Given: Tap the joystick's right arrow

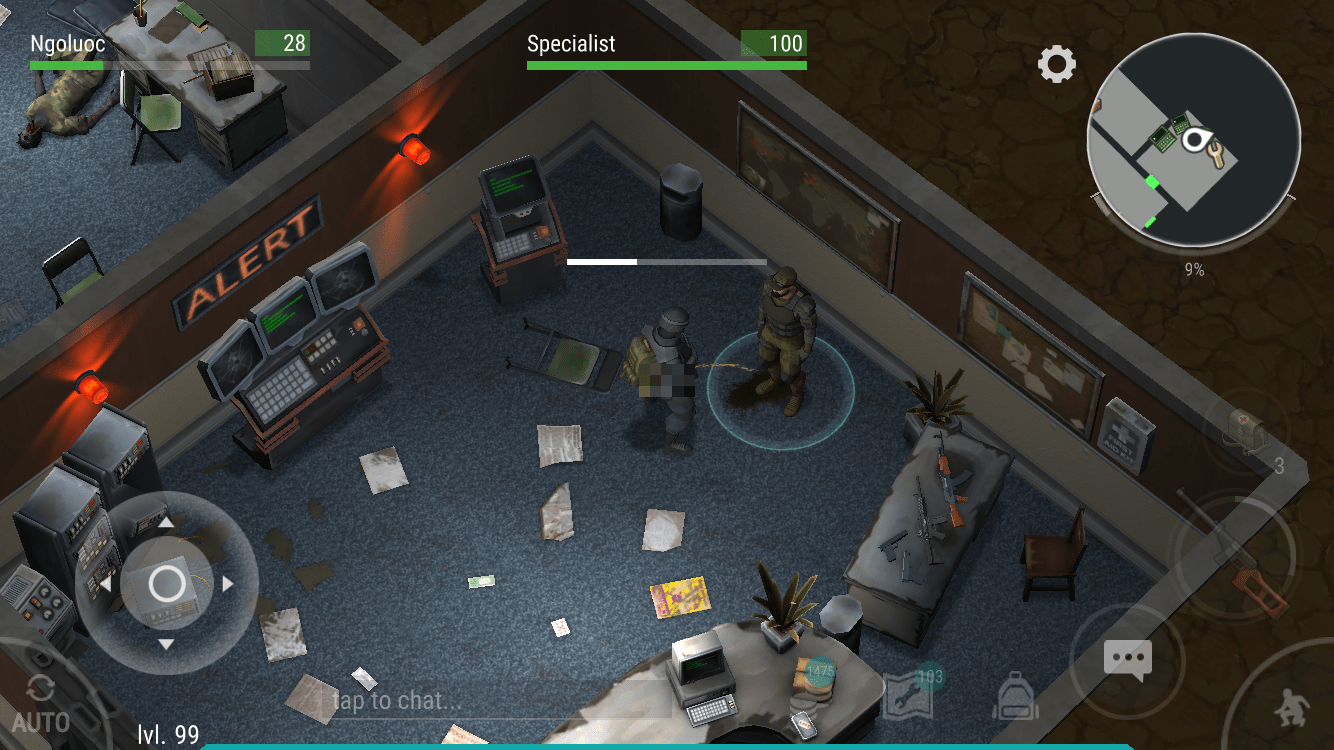Looking at the screenshot, I should click(x=228, y=583).
